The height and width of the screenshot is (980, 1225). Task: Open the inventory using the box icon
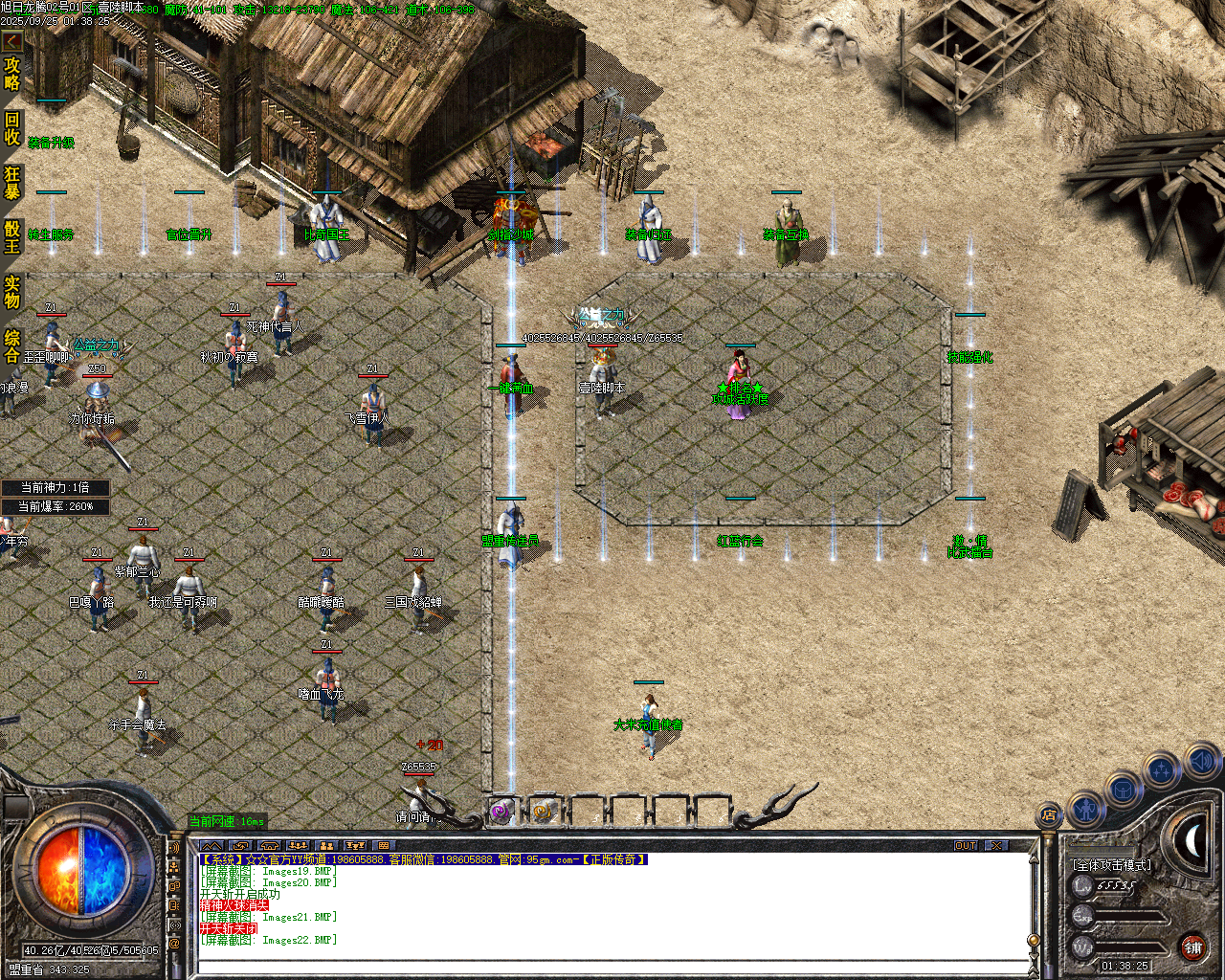point(1122,791)
